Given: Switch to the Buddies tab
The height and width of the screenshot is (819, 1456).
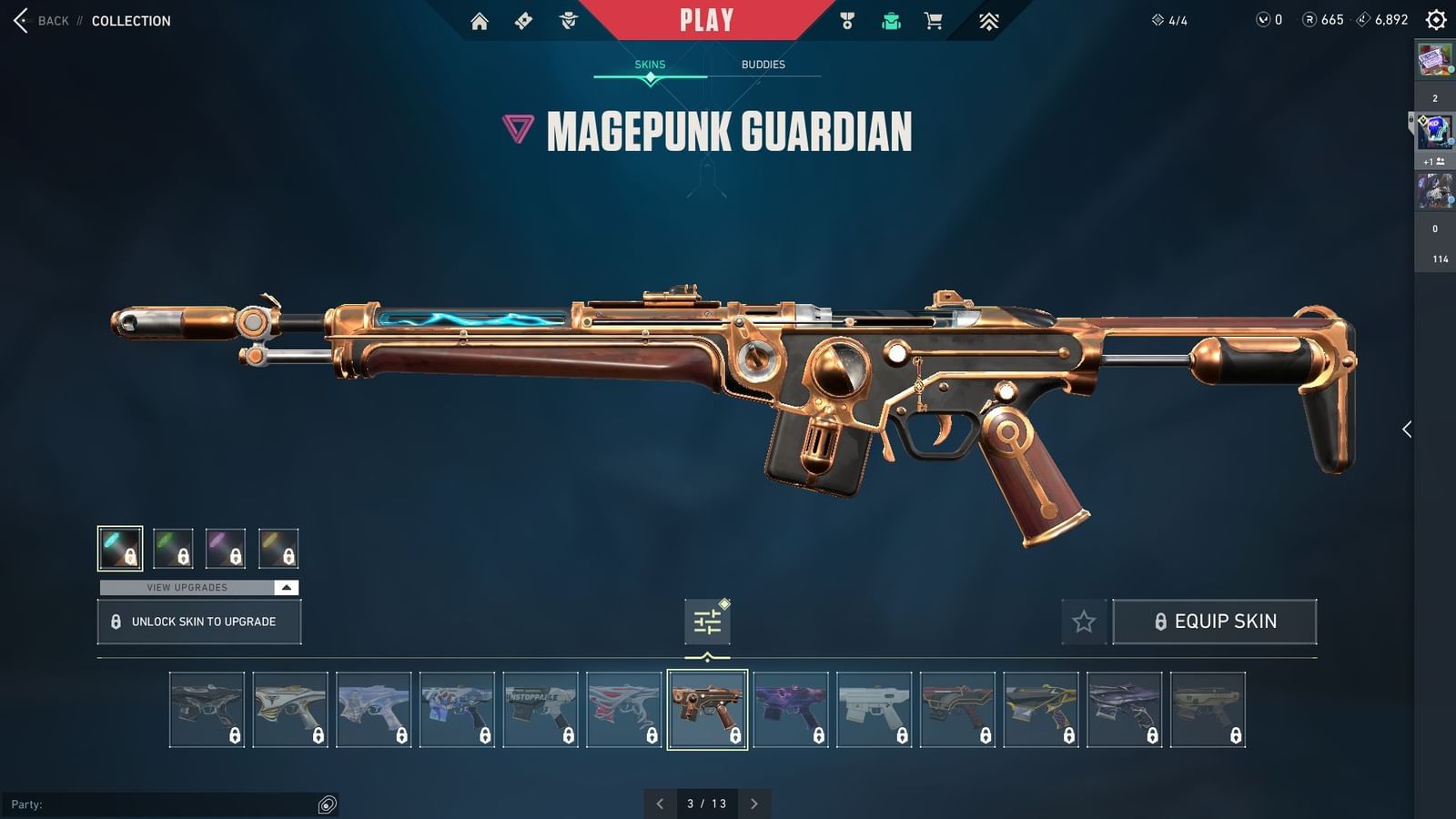Looking at the screenshot, I should click(763, 64).
